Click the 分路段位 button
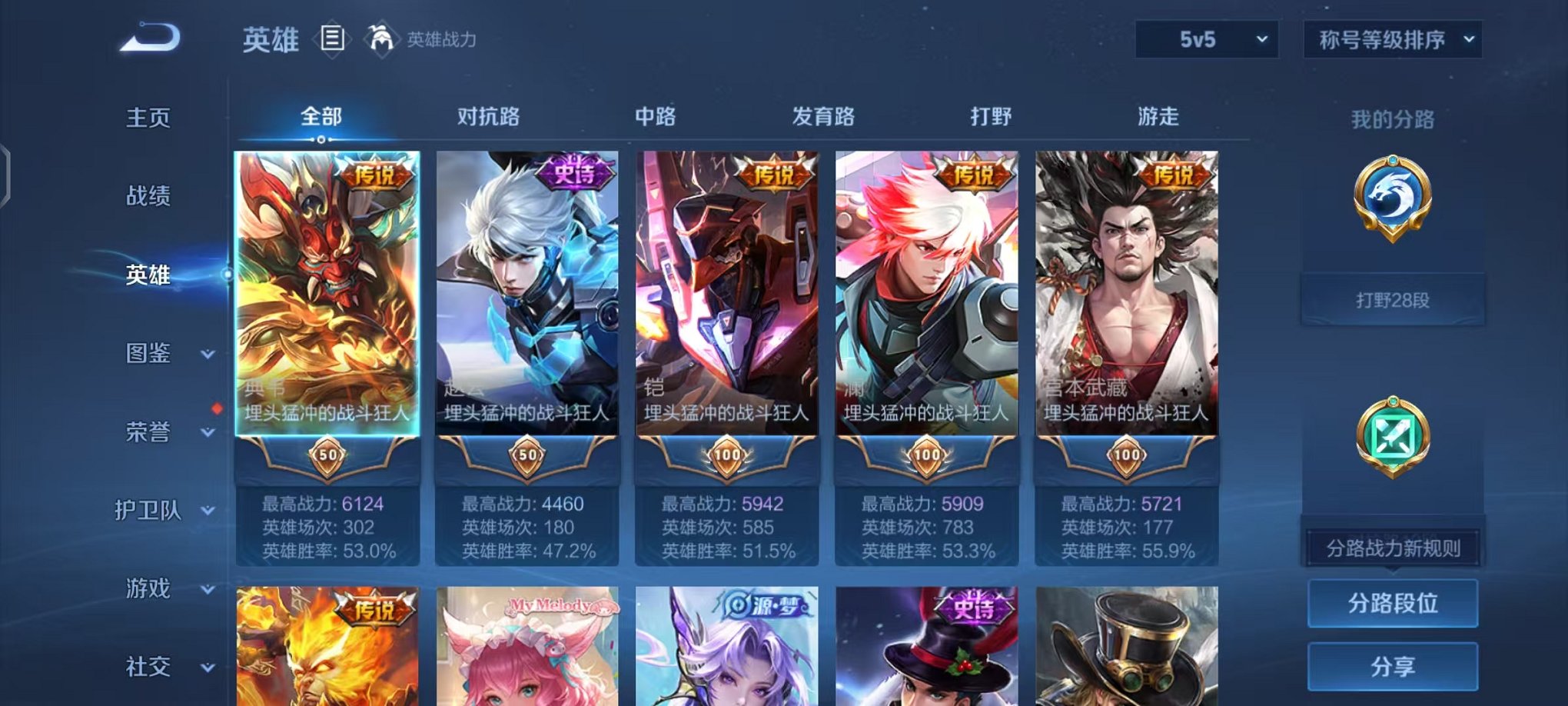 tap(1393, 604)
